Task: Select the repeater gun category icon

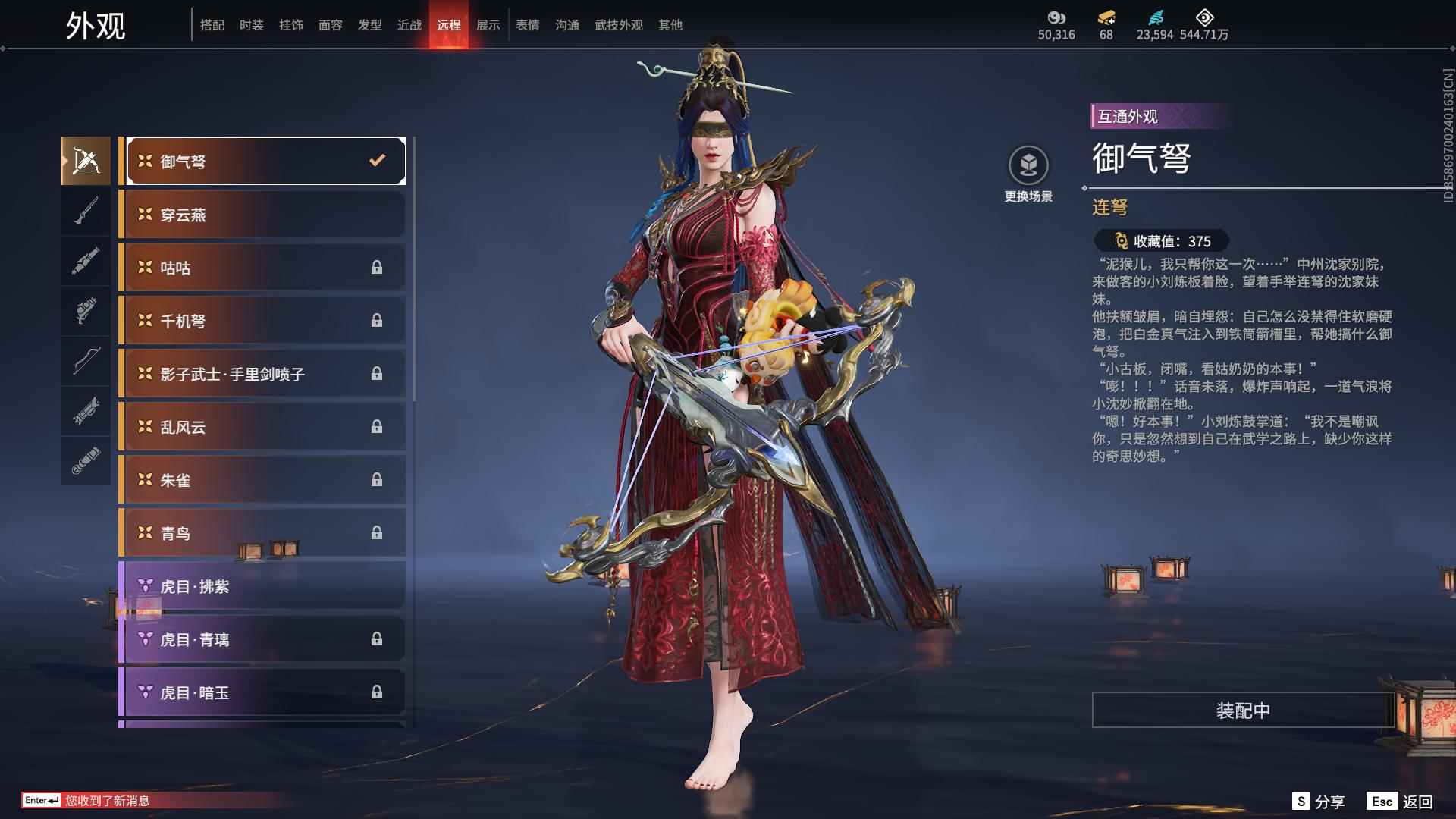Action: point(85,409)
